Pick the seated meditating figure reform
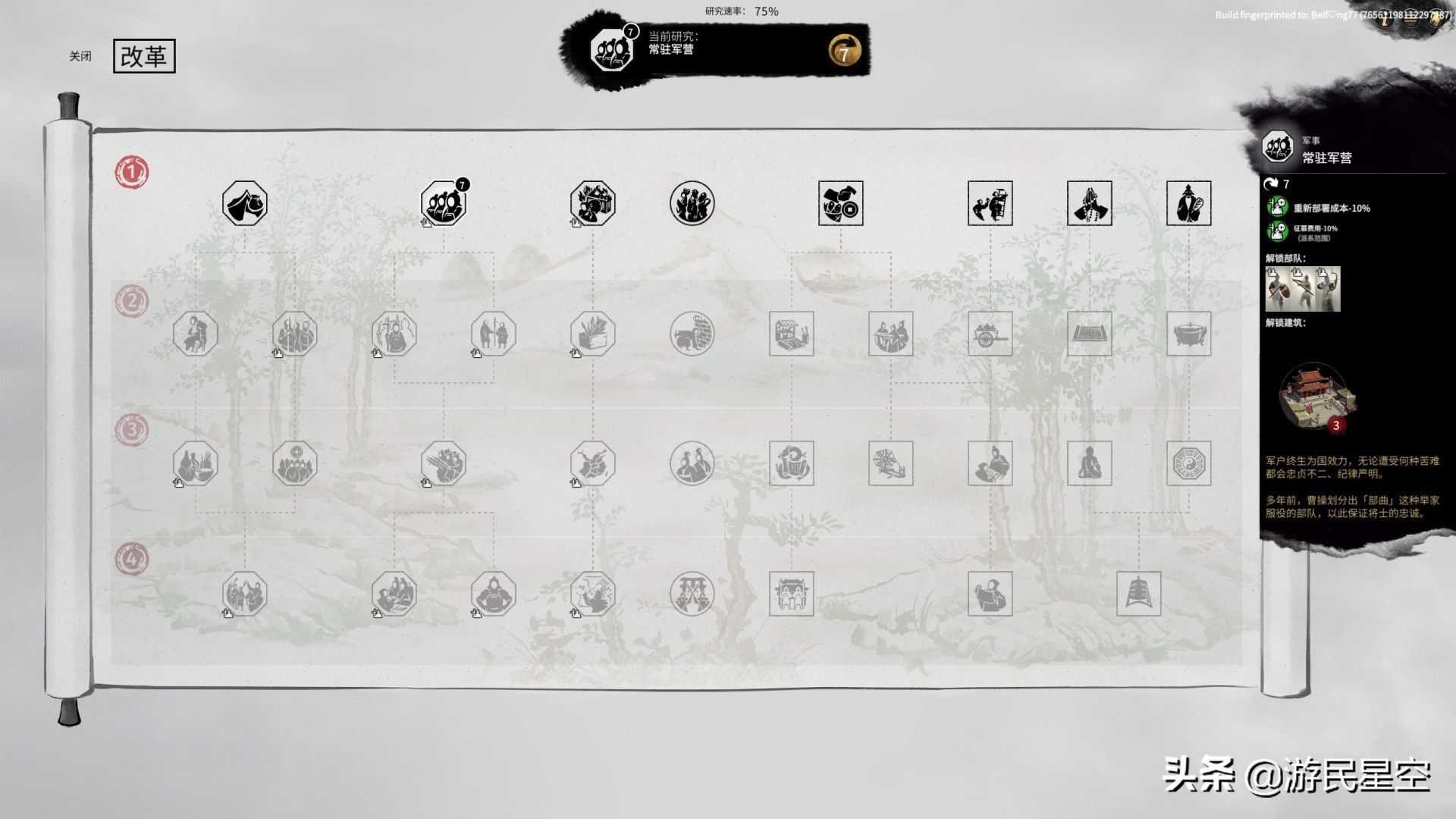The width and height of the screenshot is (1456, 819). point(1089,463)
